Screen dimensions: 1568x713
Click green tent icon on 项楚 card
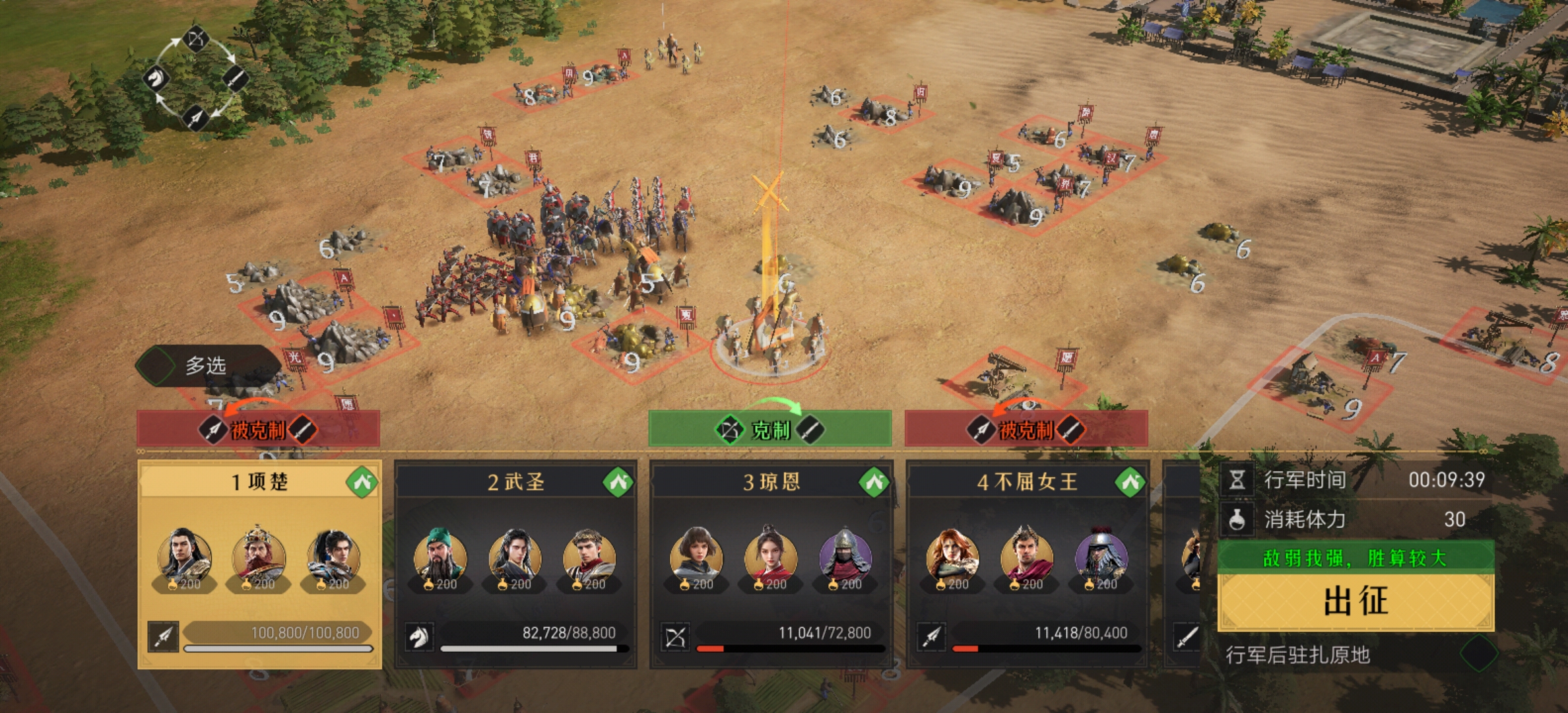click(362, 483)
